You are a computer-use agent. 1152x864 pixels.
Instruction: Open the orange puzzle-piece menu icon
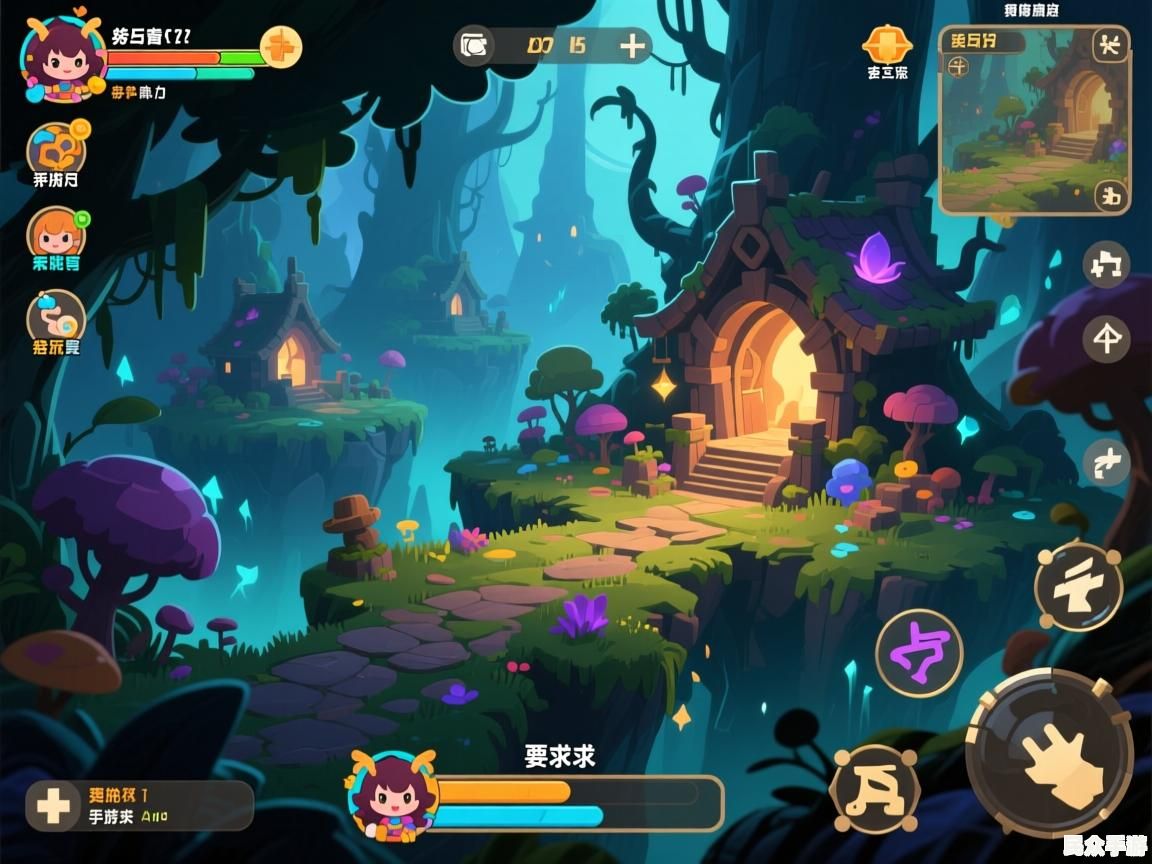[x=56, y=150]
